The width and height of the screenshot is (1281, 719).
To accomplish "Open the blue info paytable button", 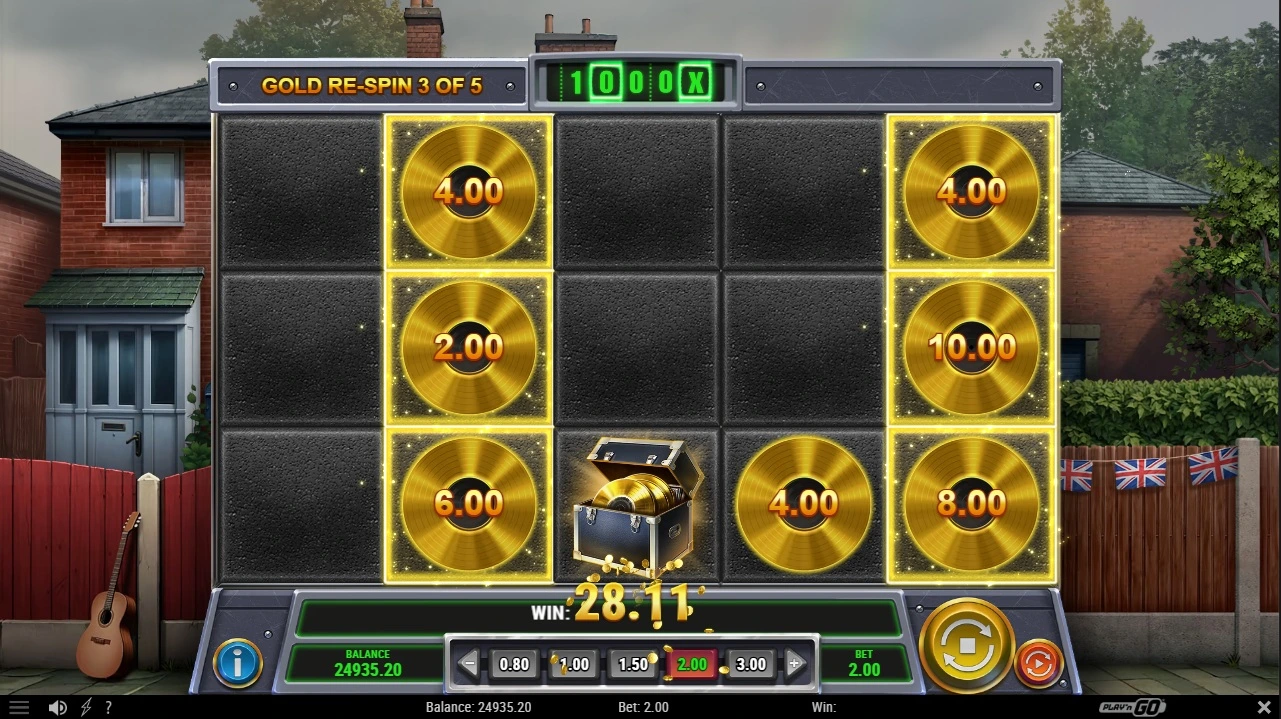I will click(238, 662).
